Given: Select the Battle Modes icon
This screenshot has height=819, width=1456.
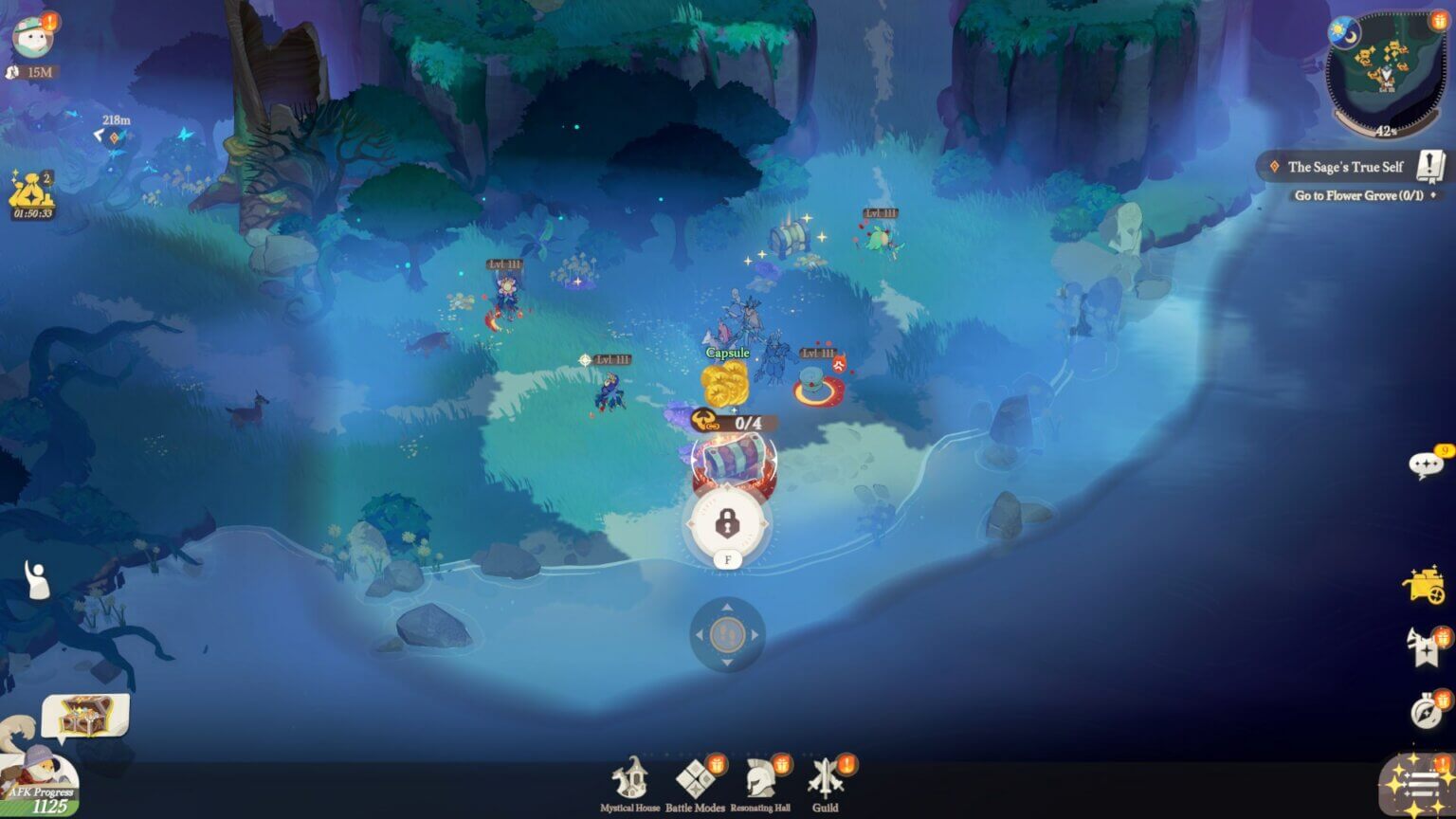Looking at the screenshot, I should (693, 777).
